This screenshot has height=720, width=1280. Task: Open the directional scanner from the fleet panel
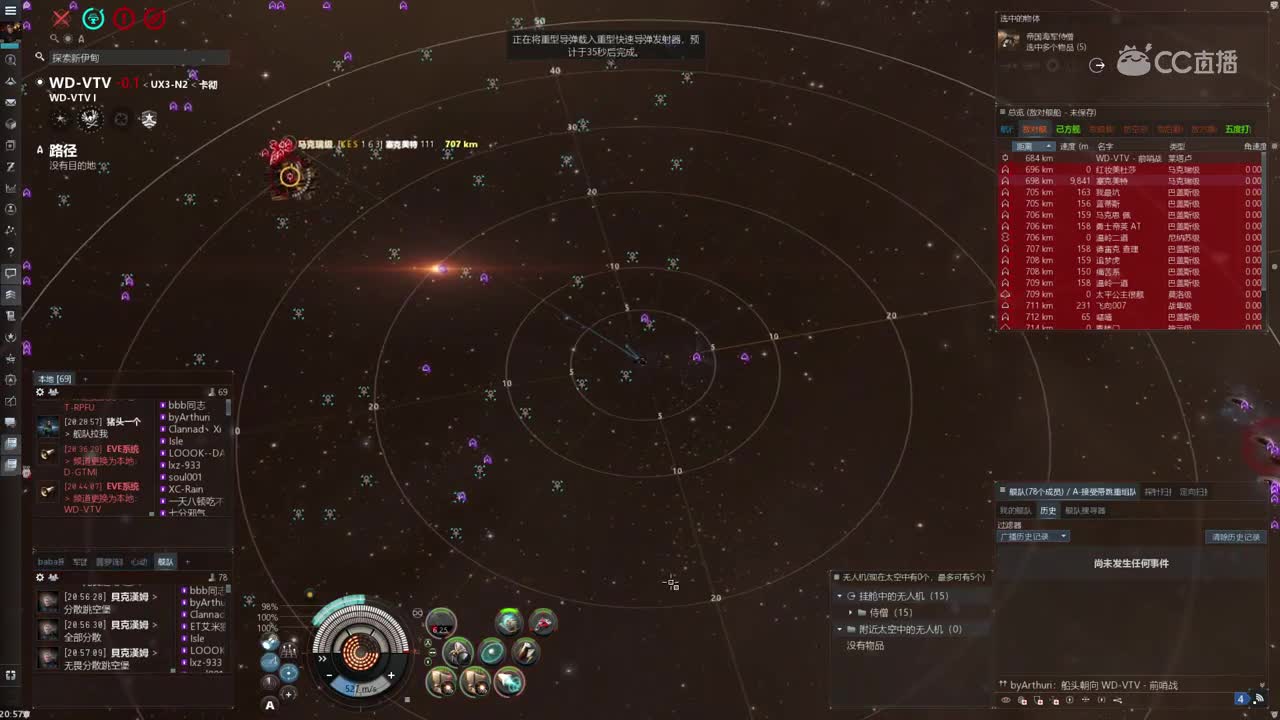pyautogui.click(x=1193, y=491)
